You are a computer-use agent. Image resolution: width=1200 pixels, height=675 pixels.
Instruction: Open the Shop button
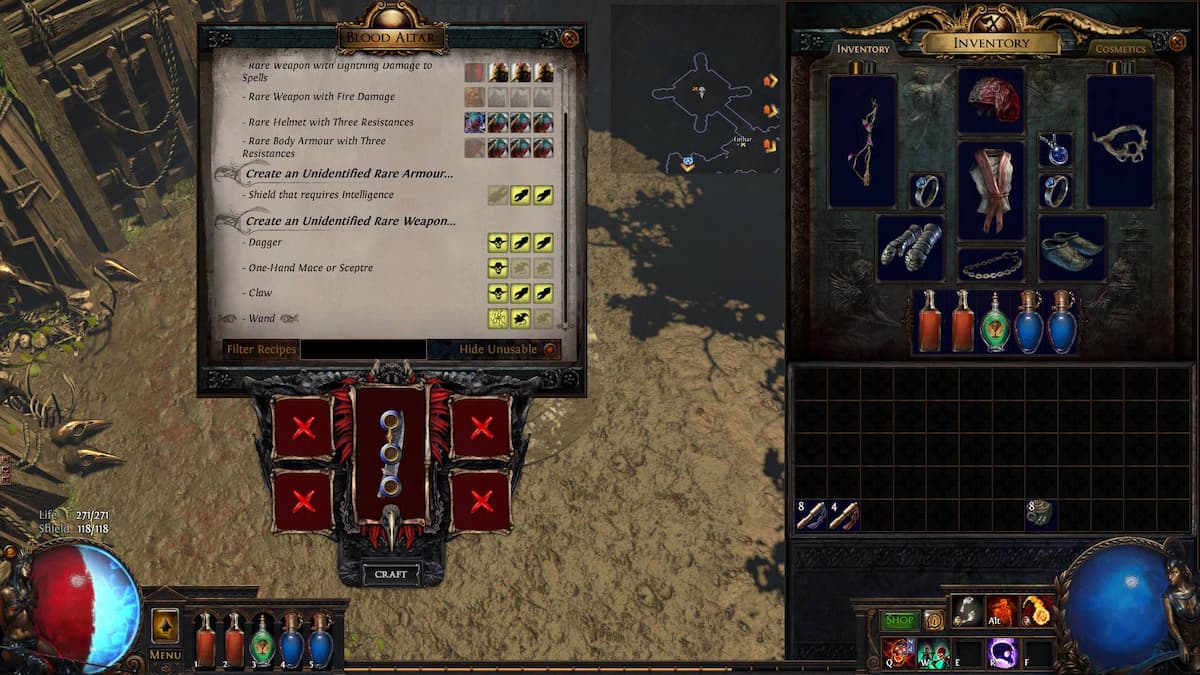click(x=899, y=620)
